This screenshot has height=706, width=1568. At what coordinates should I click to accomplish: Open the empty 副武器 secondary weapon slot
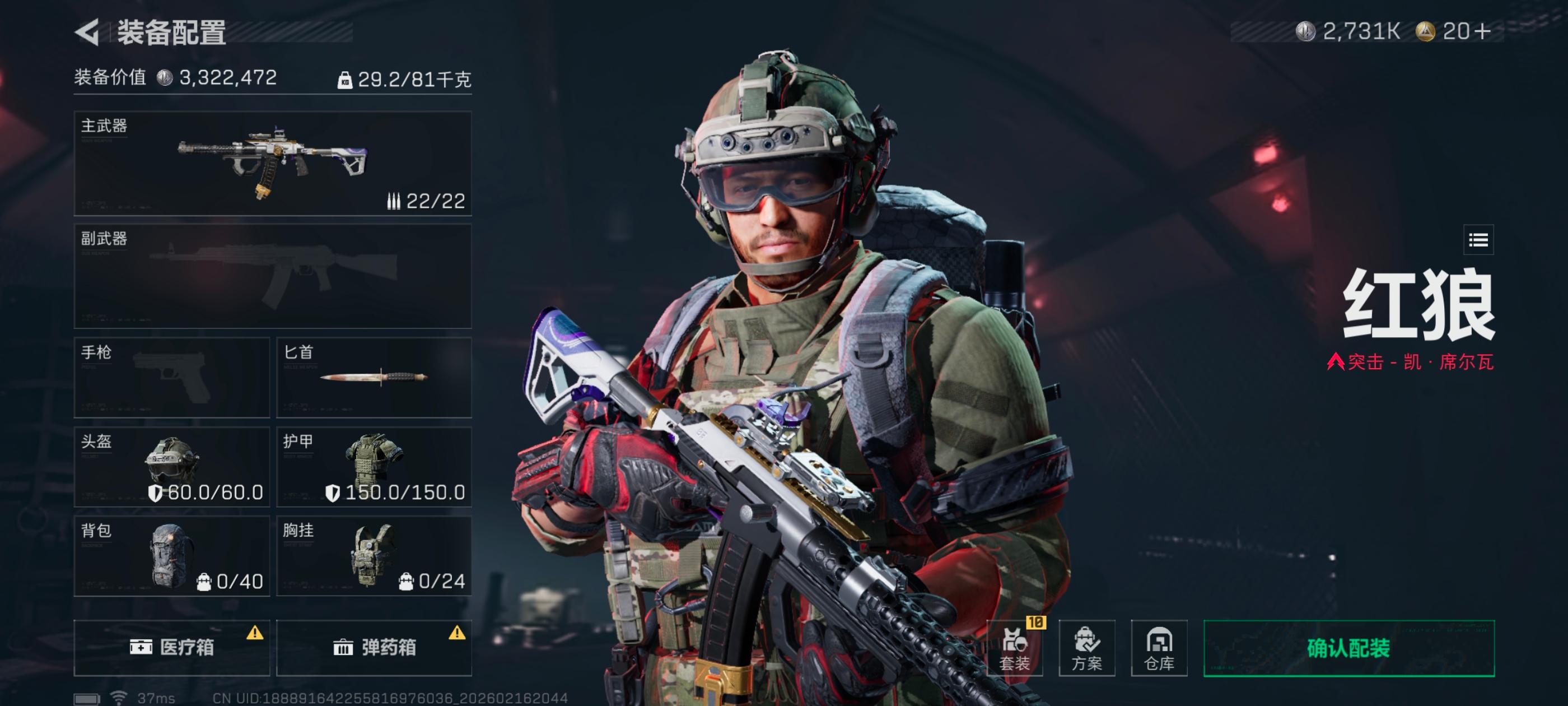[272, 276]
